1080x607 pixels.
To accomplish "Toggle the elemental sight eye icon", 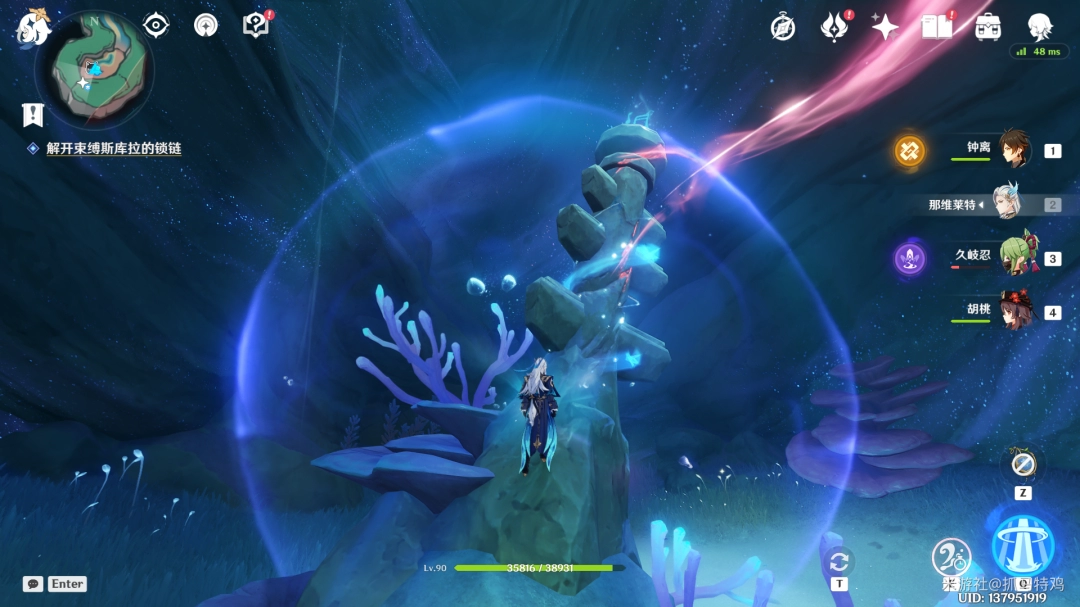I will (x=156, y=25).
